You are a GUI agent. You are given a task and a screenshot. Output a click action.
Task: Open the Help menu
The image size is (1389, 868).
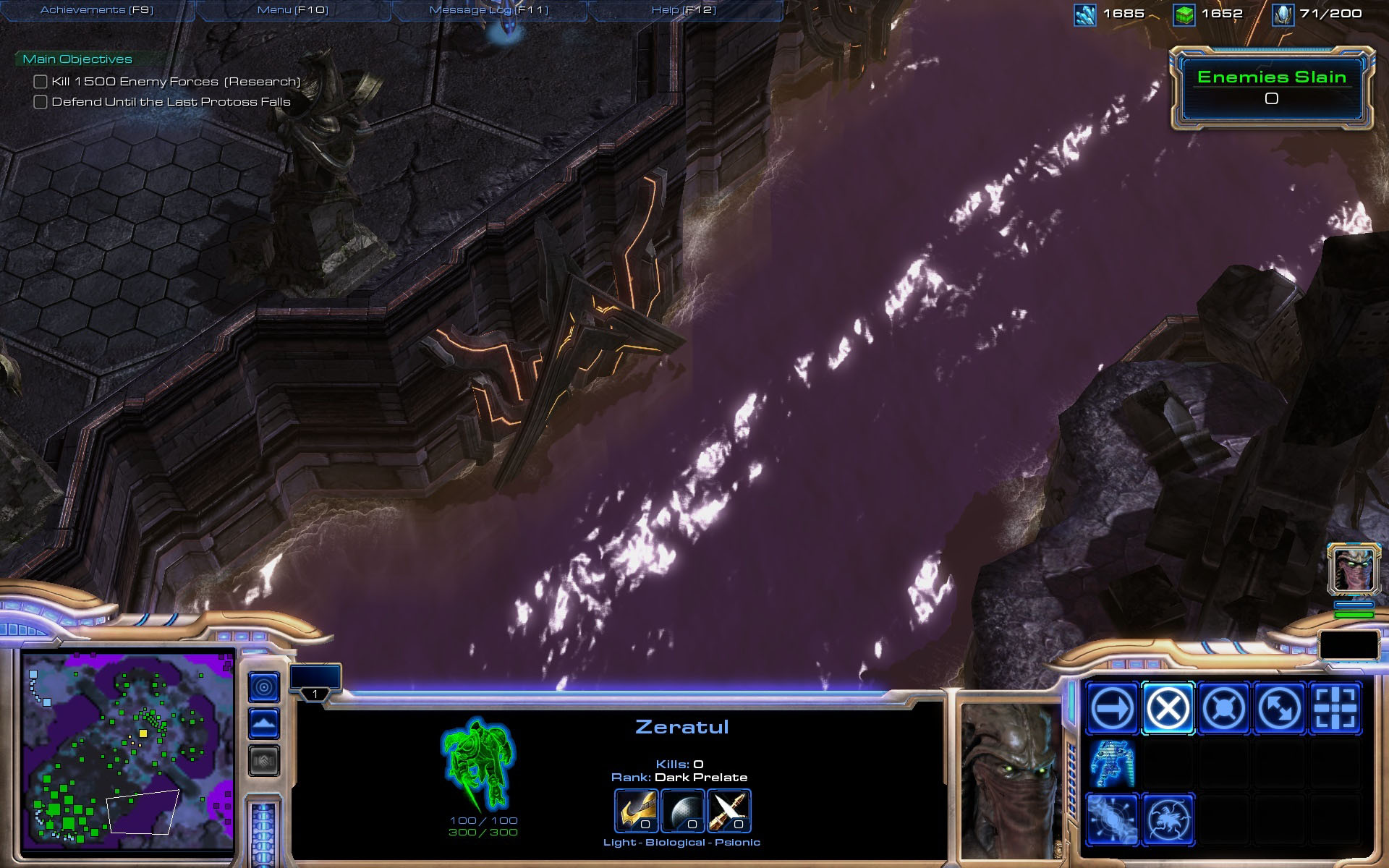tap(684, 10)
